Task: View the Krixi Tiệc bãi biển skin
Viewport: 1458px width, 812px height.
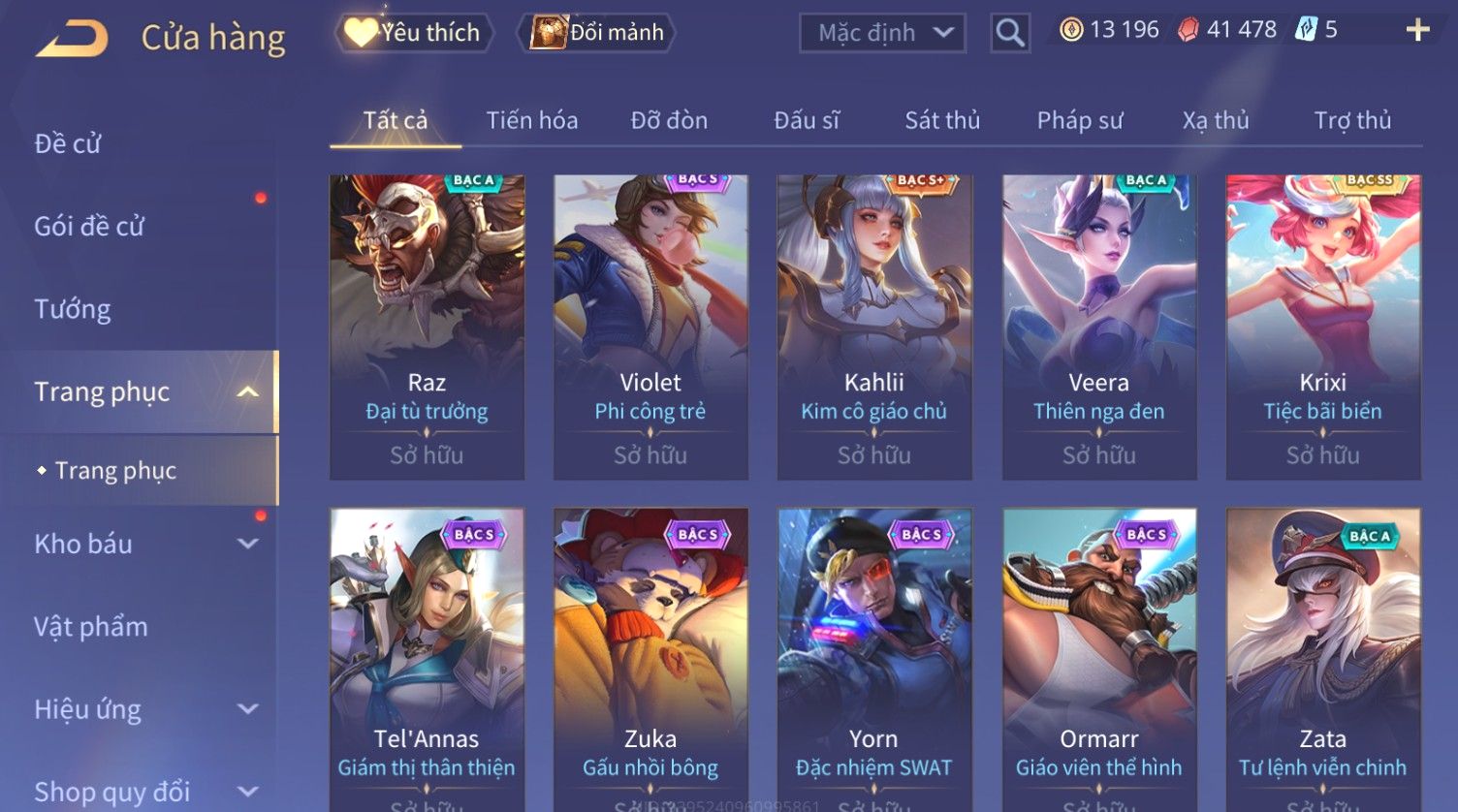Action: click(x=1322, y=327)
